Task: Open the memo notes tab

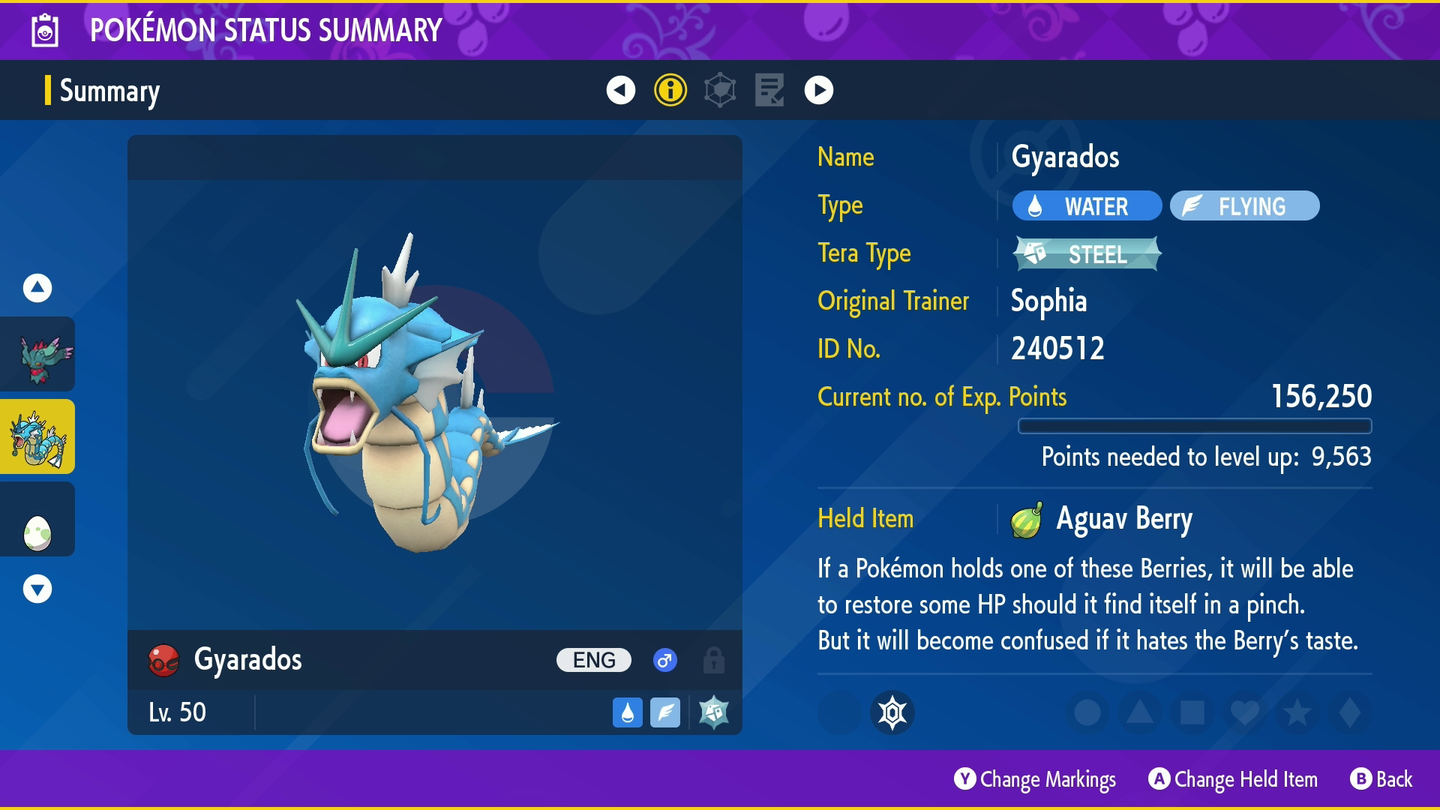Action: 769,90
